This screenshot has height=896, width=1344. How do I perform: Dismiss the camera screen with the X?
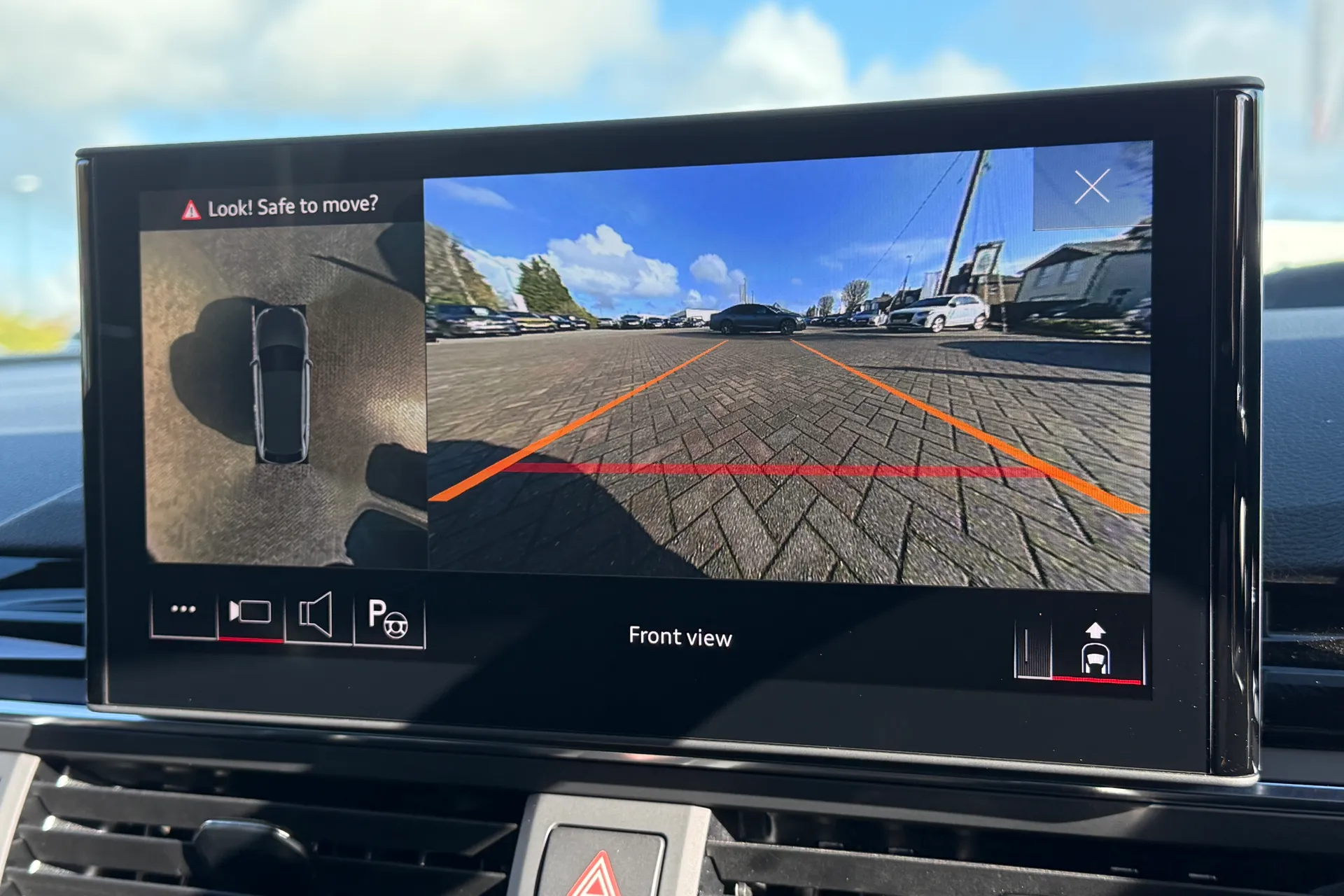pos(1093,187)
